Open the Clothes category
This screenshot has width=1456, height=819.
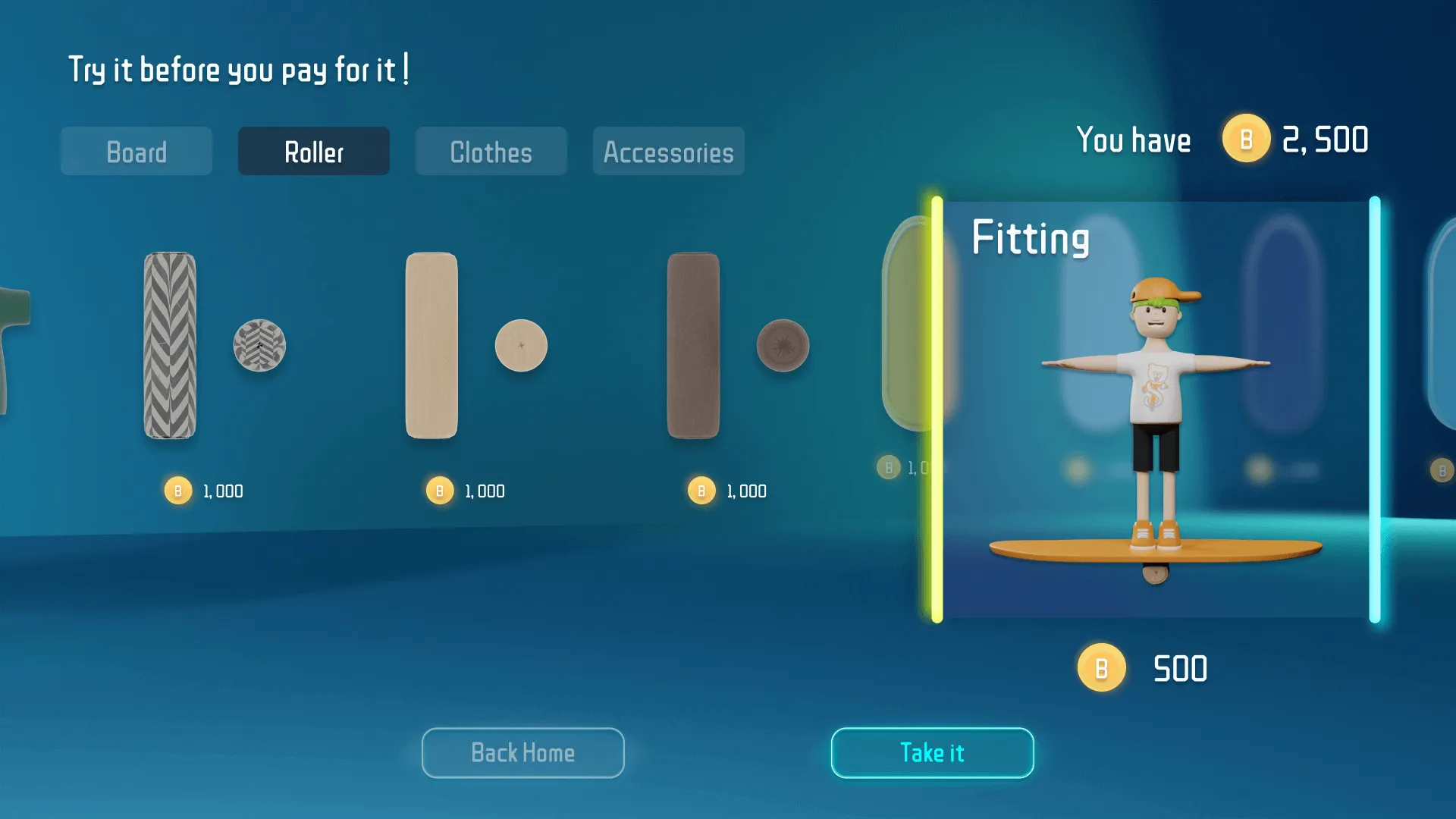pos(491,152)
